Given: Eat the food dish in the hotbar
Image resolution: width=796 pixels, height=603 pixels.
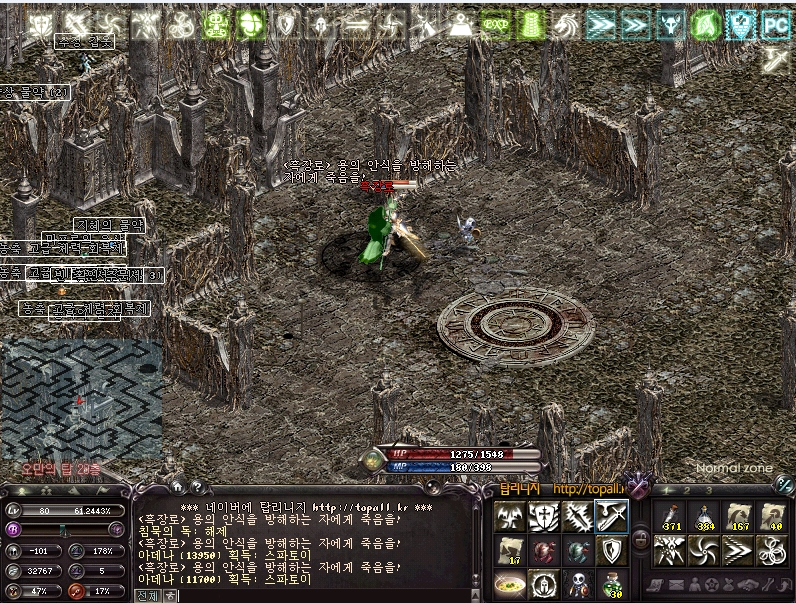Looking at the screenshot, I should pyautogui.click(x=509, y=583).
